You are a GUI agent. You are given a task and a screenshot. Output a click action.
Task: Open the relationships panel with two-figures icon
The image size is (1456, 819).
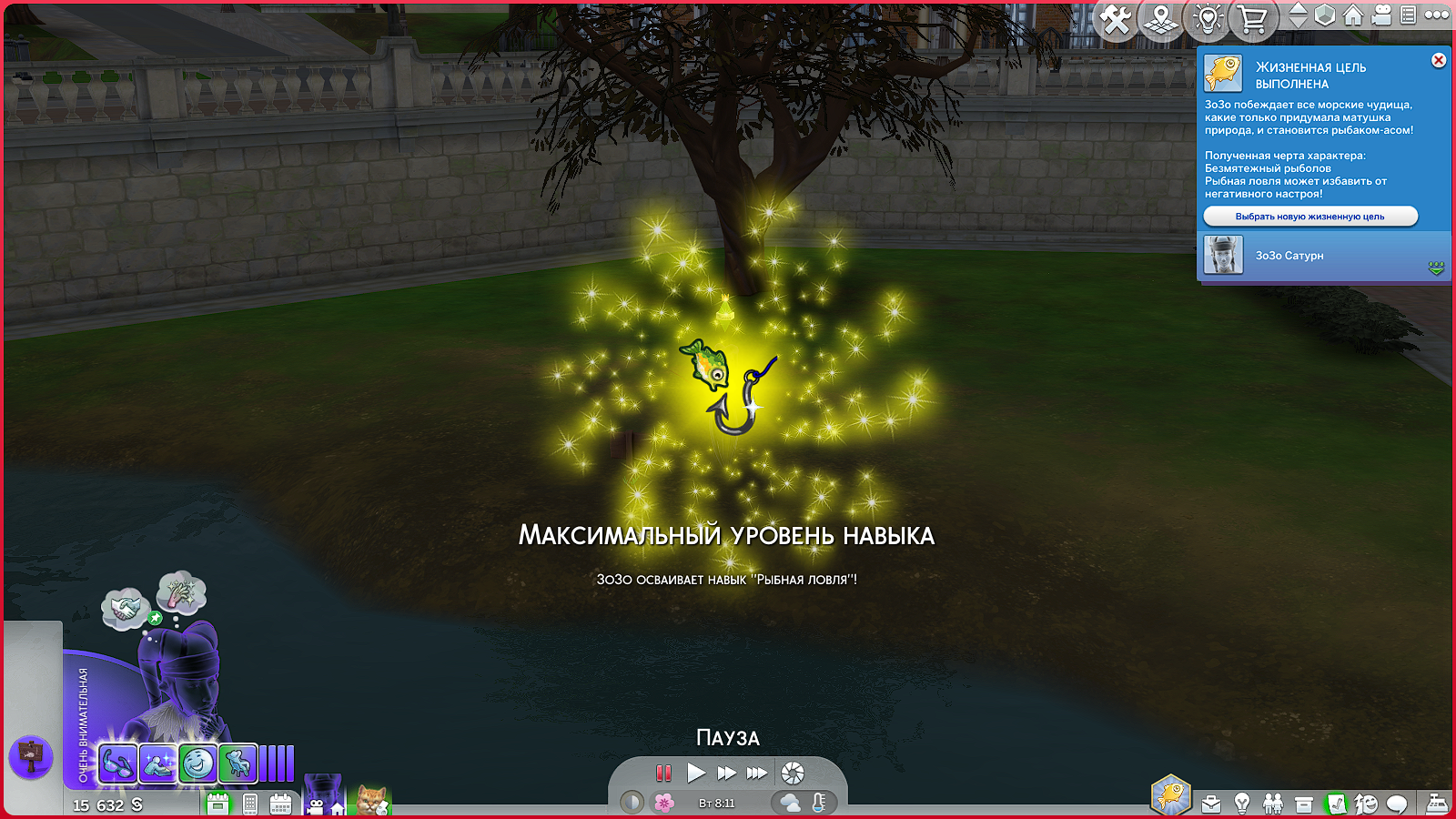(1273, 802)
